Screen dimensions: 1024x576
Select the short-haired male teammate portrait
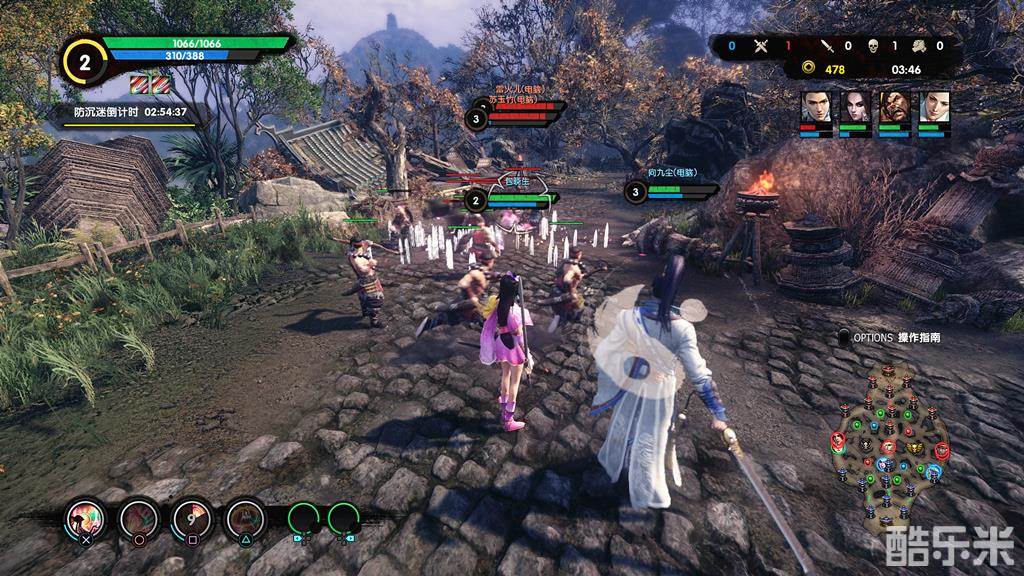tap(816, 107)
